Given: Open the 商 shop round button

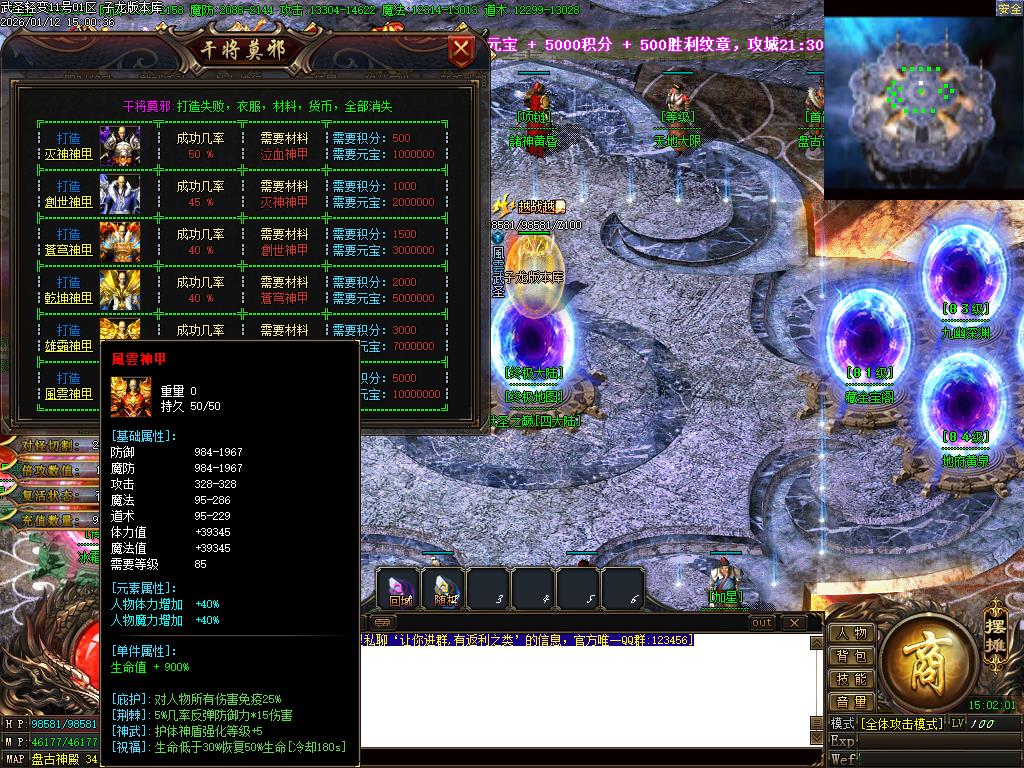Looking at the screenshot, I should [x=923, y=662].
